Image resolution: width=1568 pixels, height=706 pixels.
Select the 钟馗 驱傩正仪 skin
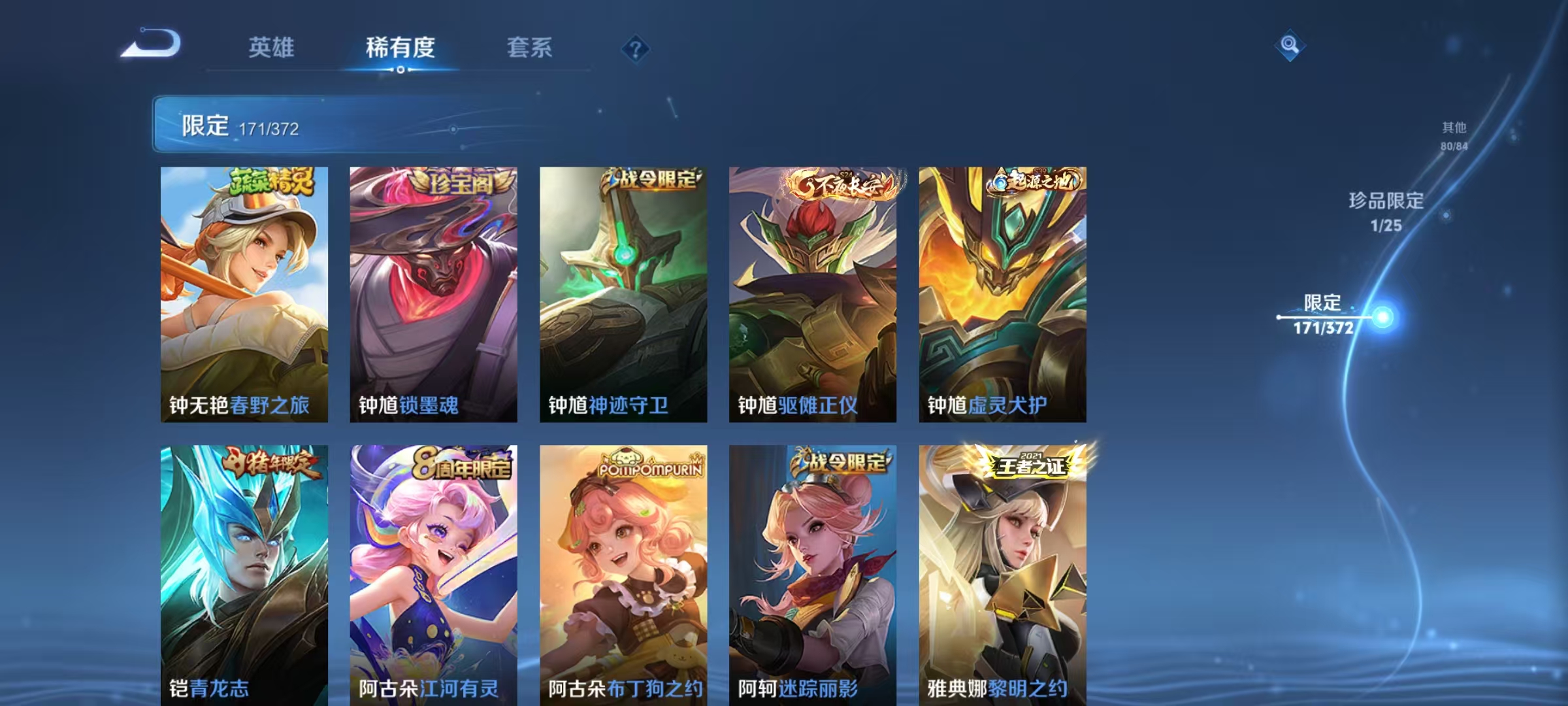point(812,294)
